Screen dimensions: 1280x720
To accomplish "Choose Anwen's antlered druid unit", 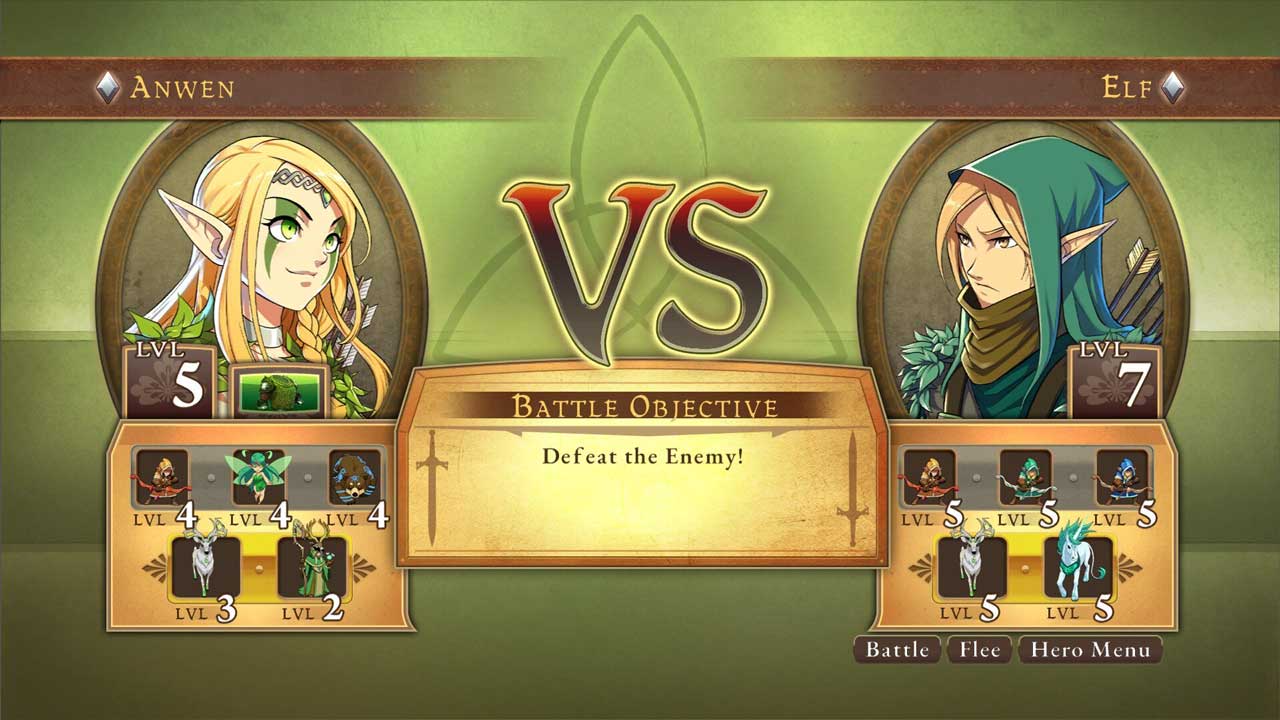I will click(311, 566).
